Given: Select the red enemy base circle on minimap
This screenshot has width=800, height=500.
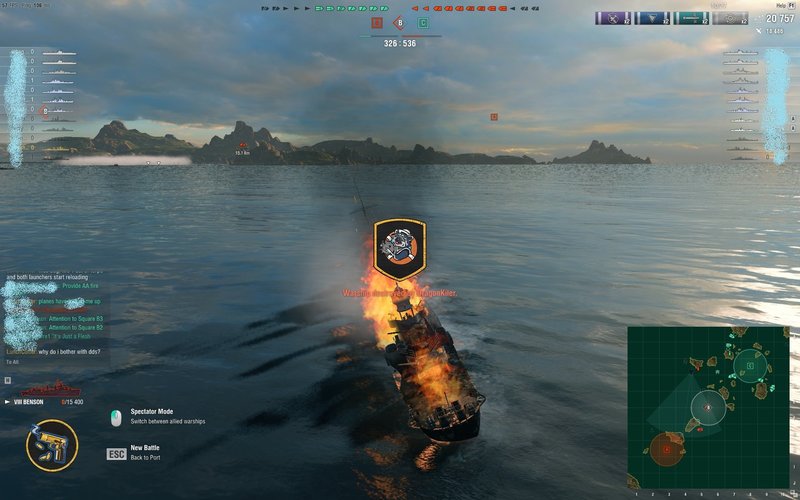Looking at the screenshot, I should coord(666,450).
